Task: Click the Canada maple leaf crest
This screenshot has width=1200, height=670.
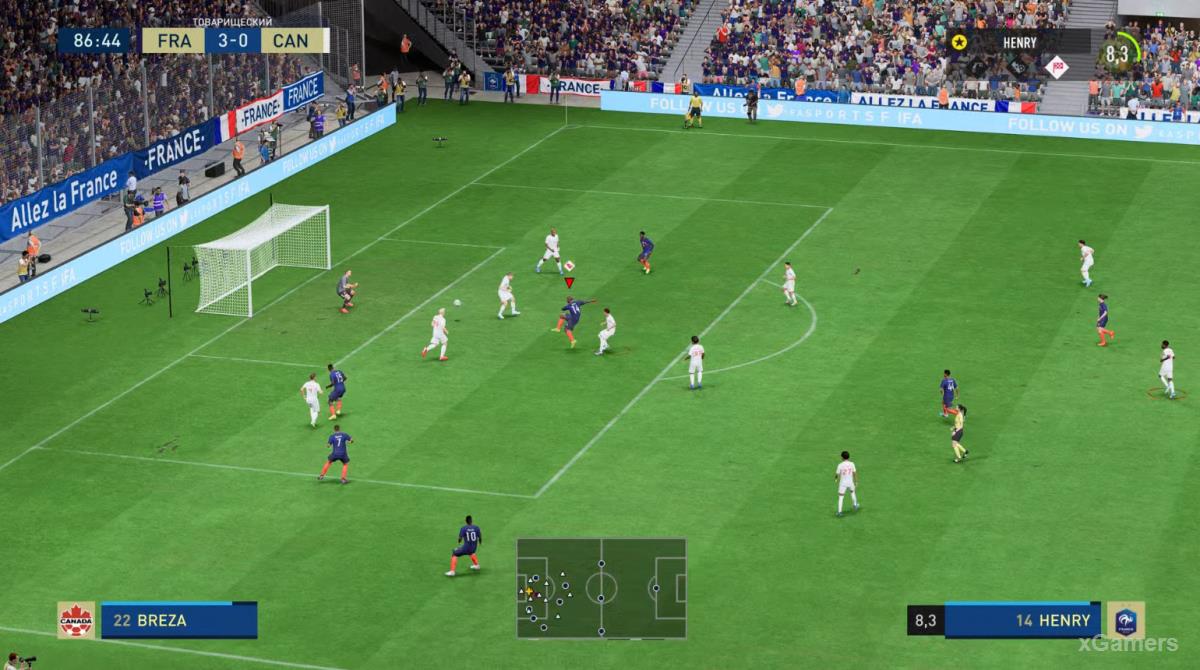Action: pos(76,620)
